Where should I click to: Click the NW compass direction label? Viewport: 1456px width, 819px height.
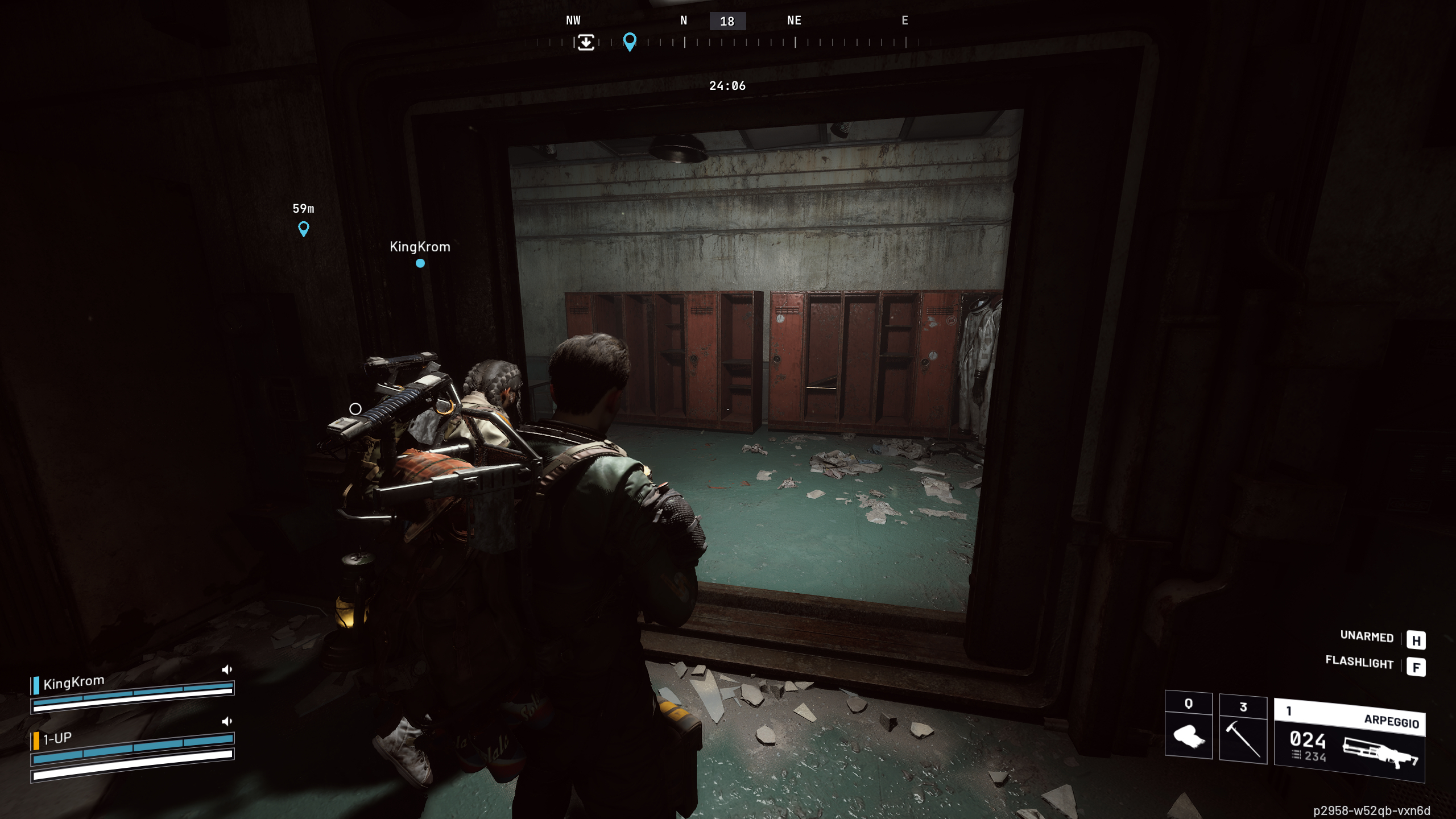tap(573, 21)
